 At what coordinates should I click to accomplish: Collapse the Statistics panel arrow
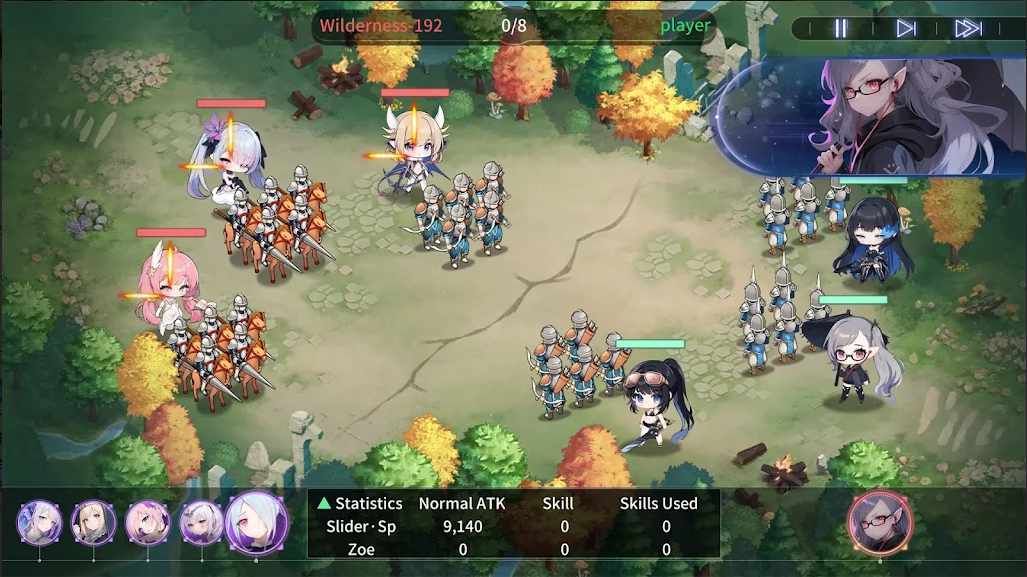coord(324,504)
